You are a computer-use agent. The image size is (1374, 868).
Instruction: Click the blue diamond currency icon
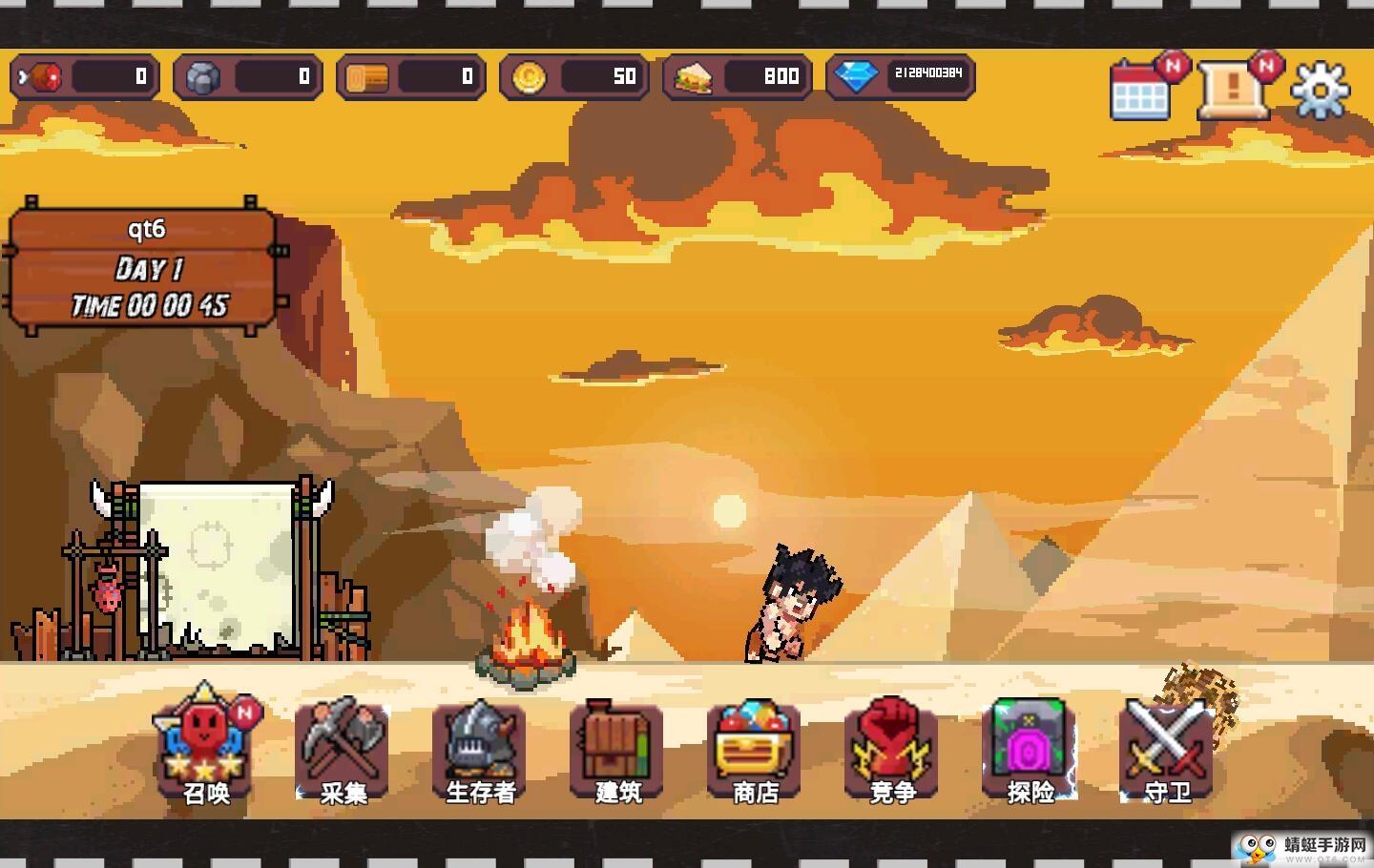coord(856,76)
